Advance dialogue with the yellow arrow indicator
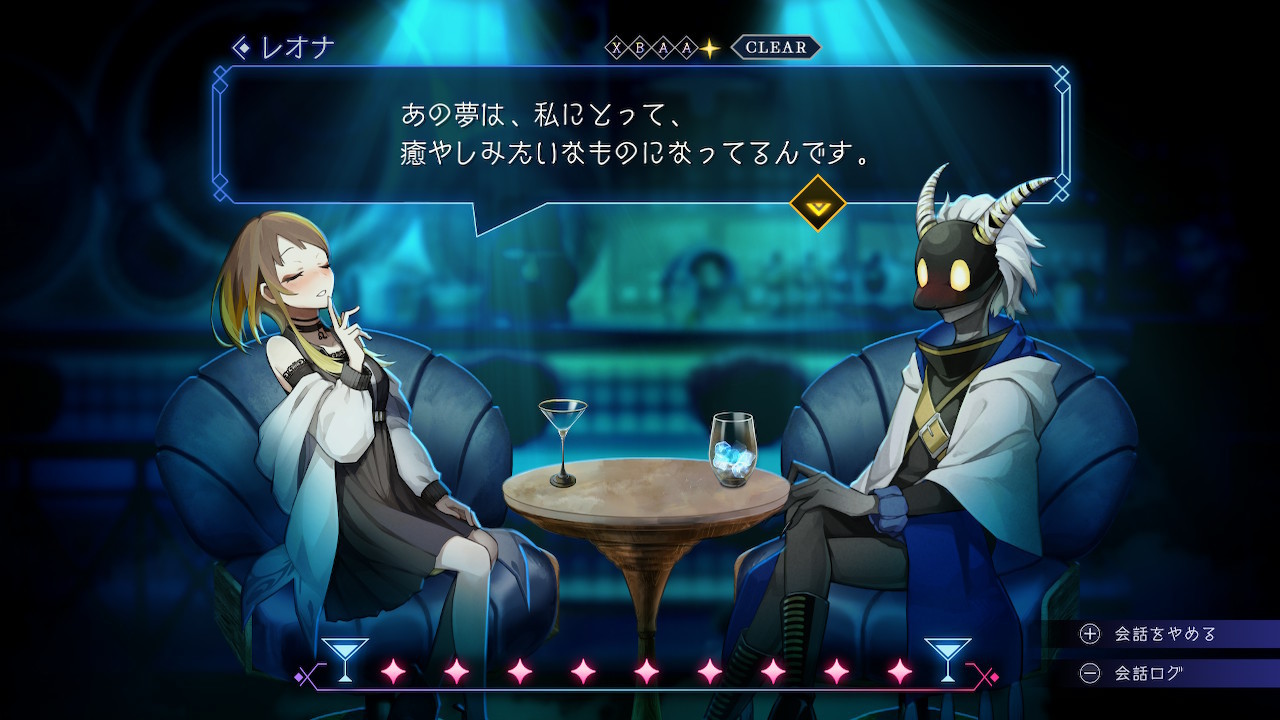This screenshot has width=1280, height=720. click(818, 203)
